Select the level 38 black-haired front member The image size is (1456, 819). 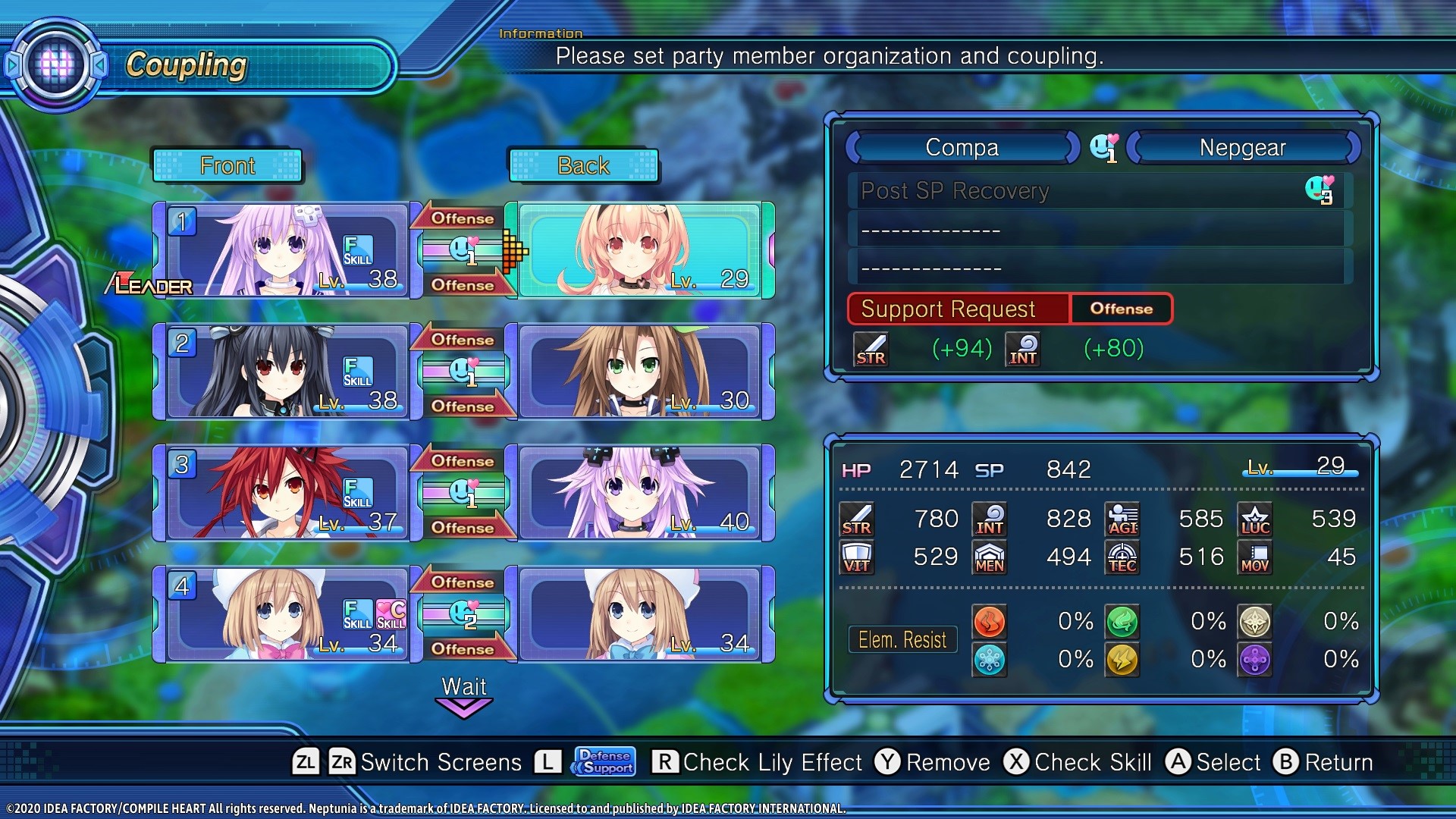coord(282,372)
